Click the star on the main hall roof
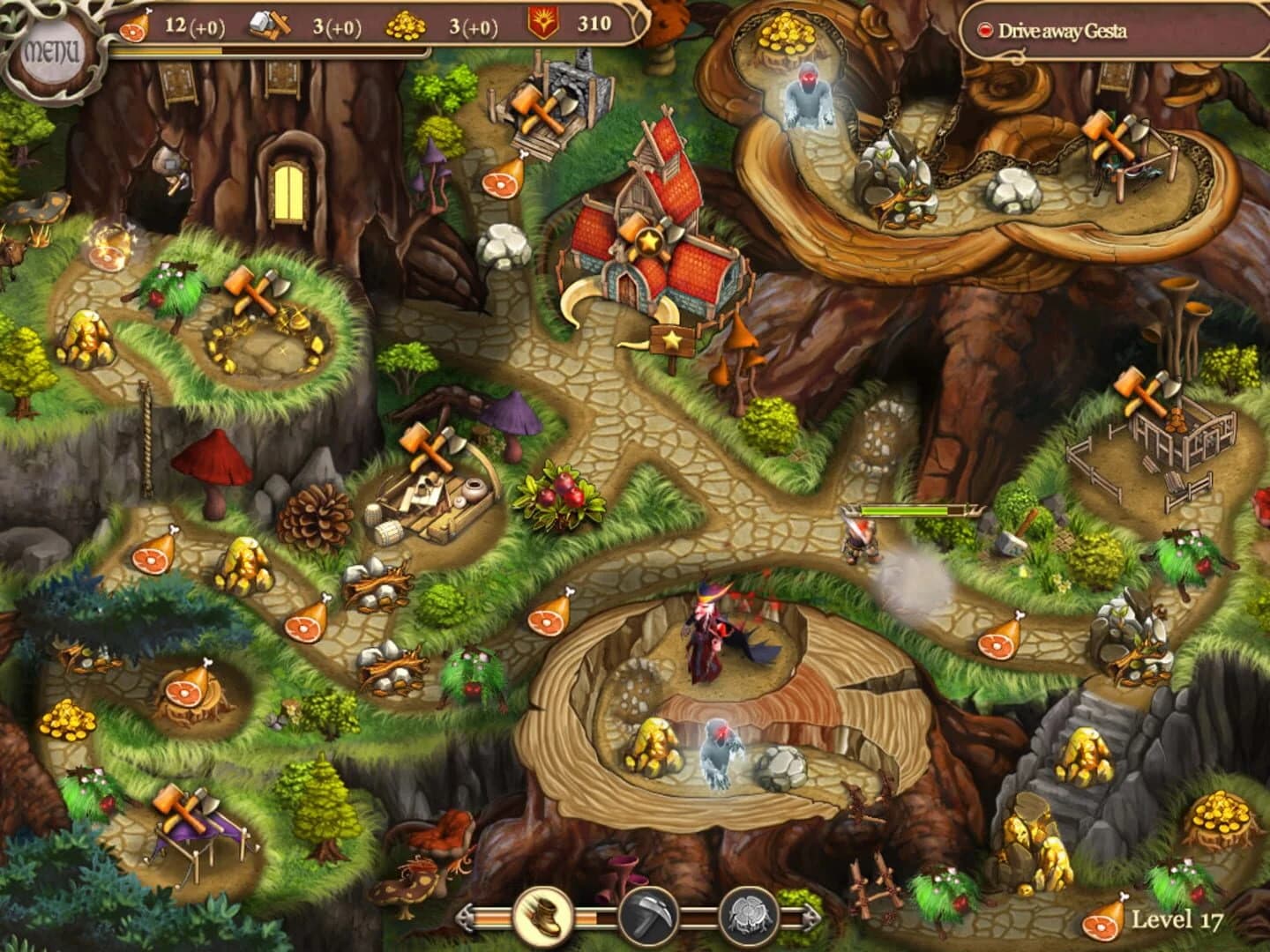The height and width of the screenshot is (952, 1270). click(x=648, y=238)
